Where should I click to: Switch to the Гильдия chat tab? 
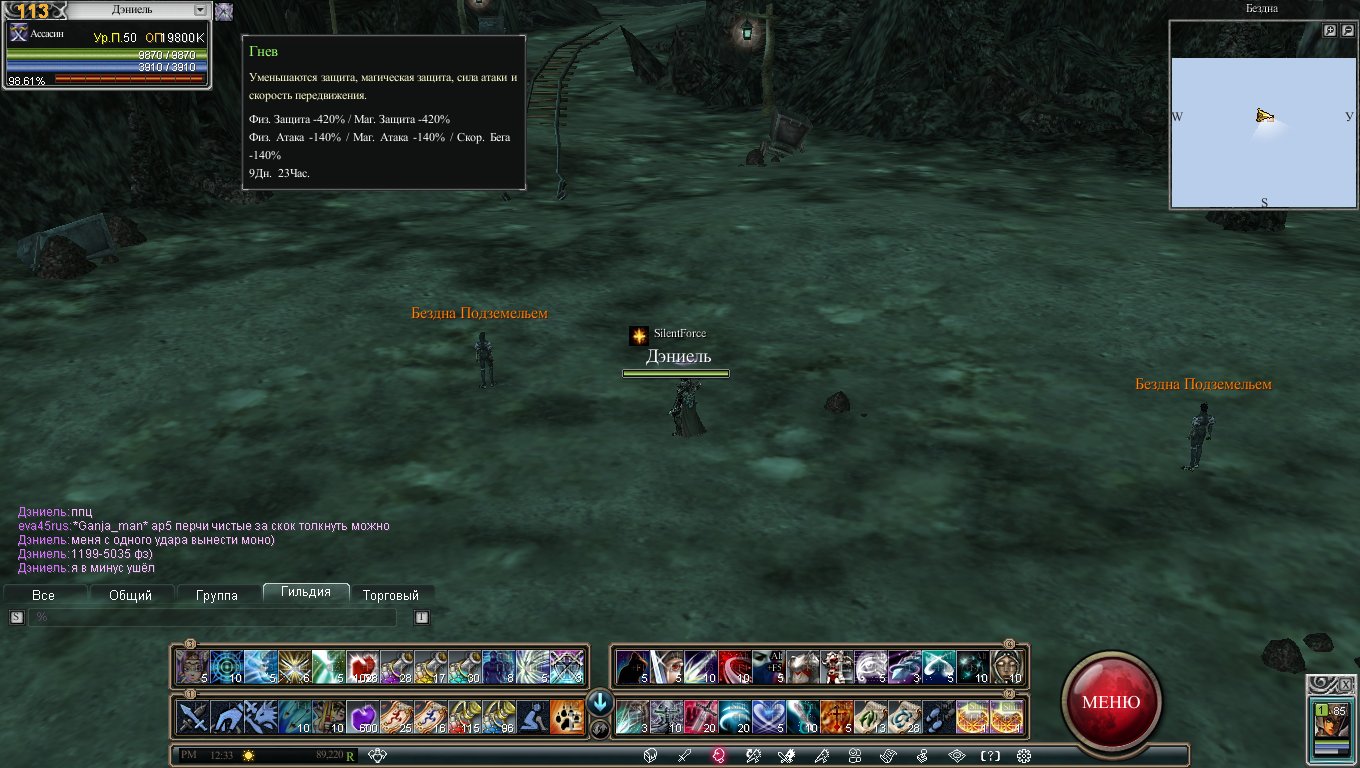tap(306, 593)
